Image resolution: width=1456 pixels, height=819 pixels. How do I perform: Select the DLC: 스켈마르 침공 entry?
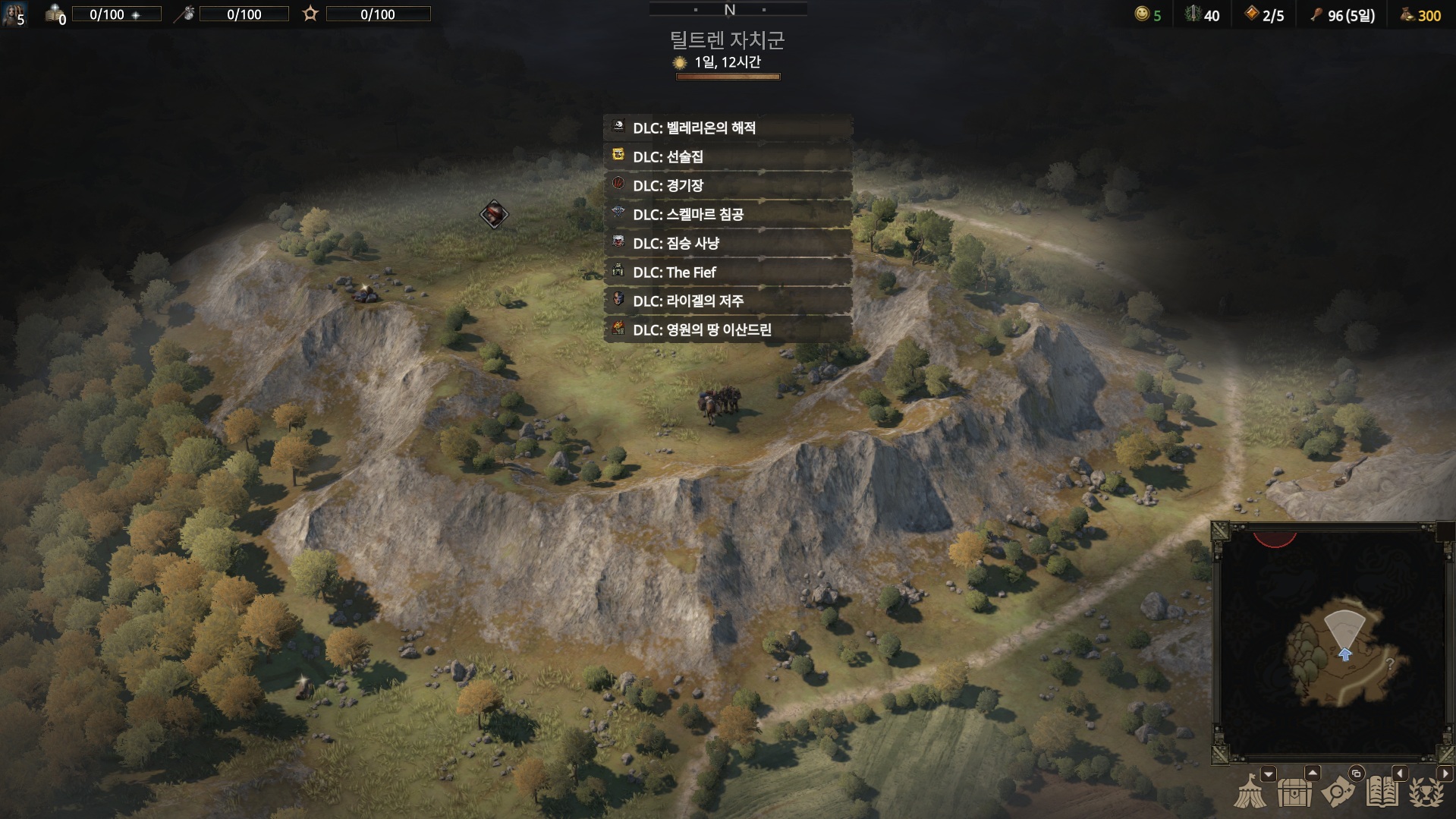coord(727,215)
